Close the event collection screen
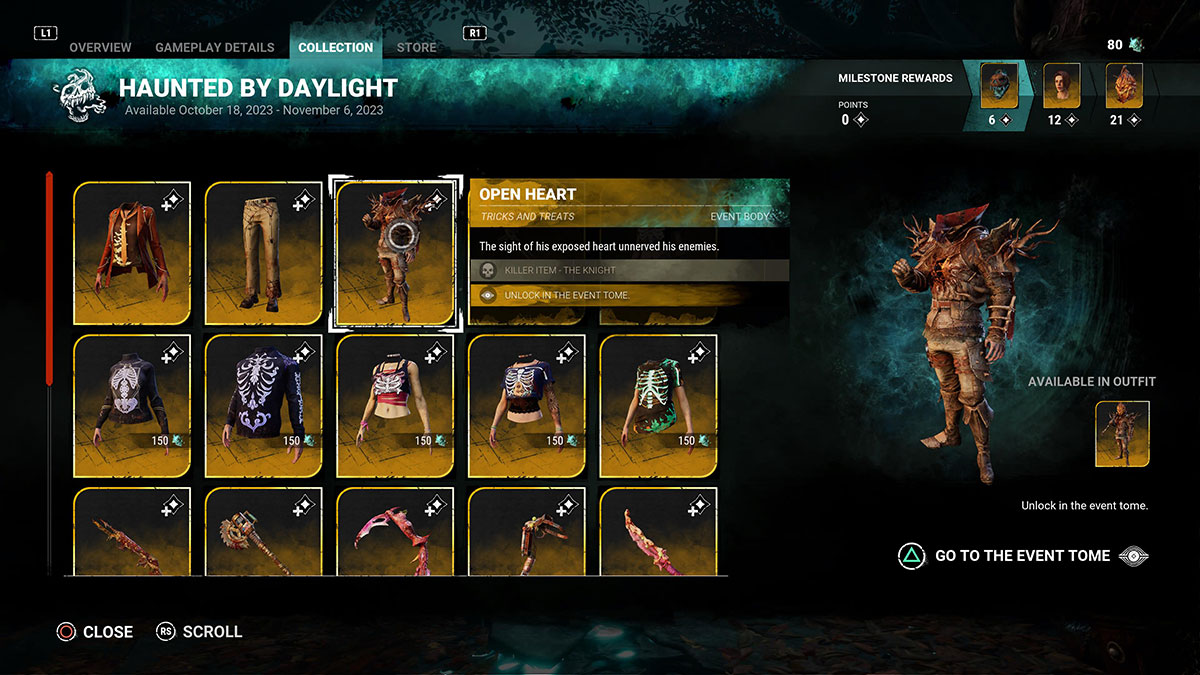The image size is (1200, 675). click(95, 632)
